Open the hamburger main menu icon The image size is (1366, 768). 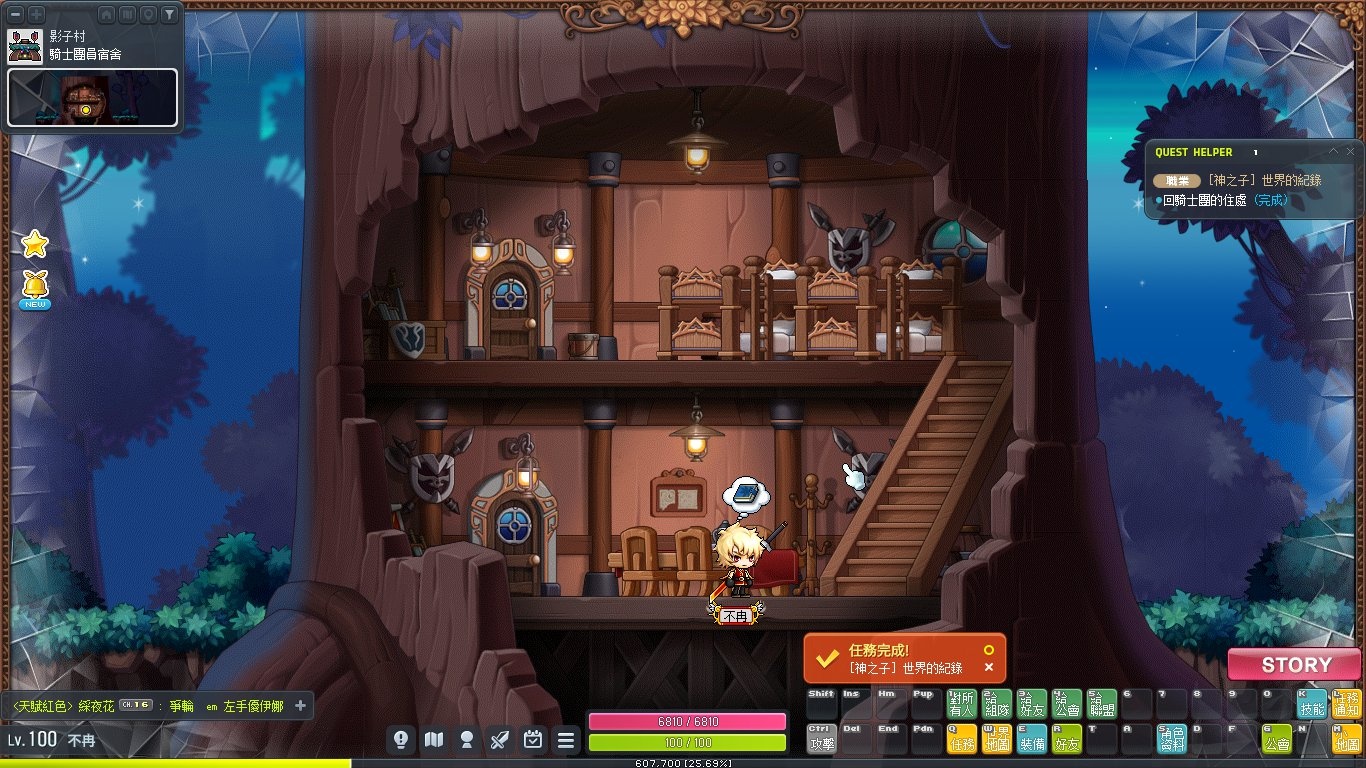(x=566, y=740)
